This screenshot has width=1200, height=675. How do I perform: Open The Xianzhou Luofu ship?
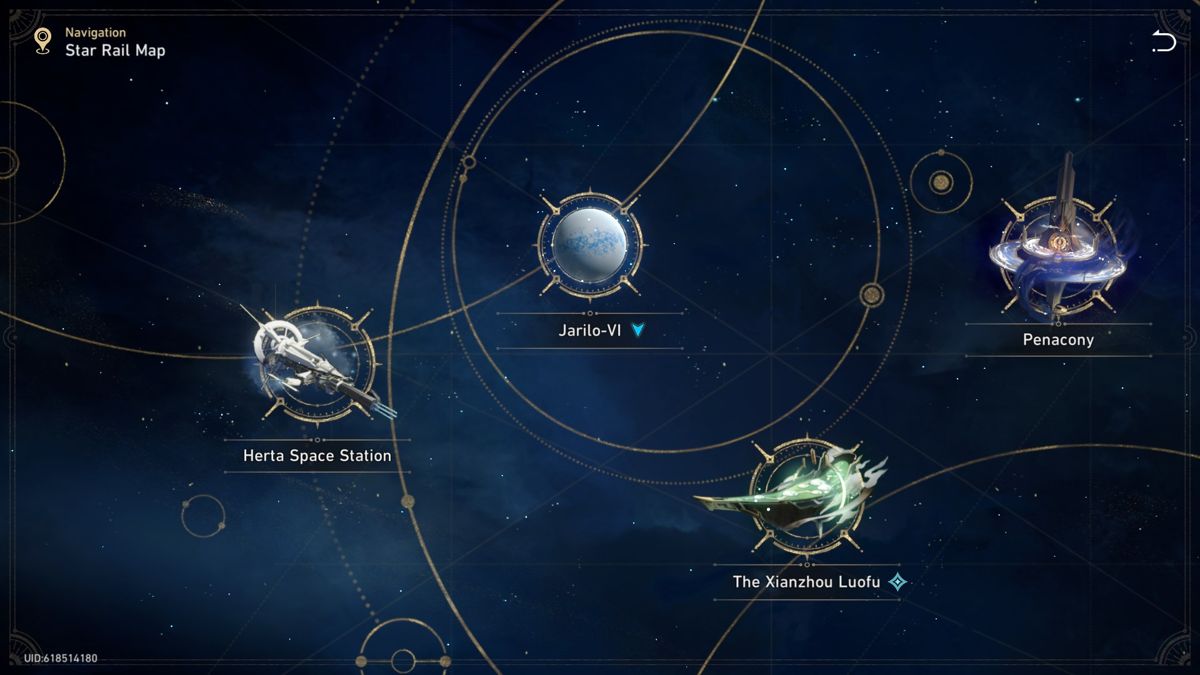click(805, 497)
